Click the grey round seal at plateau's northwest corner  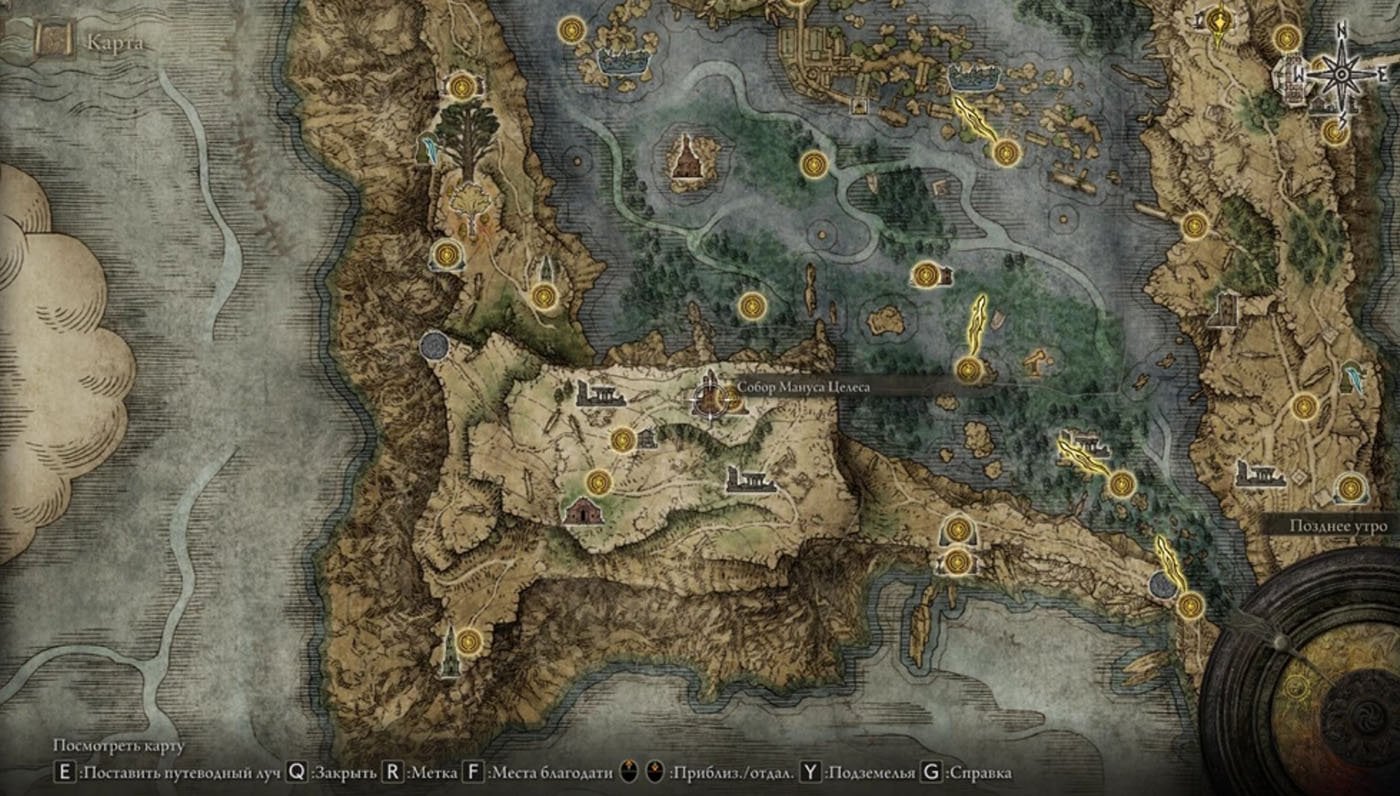pyautogui.click(x=434, y=346)
